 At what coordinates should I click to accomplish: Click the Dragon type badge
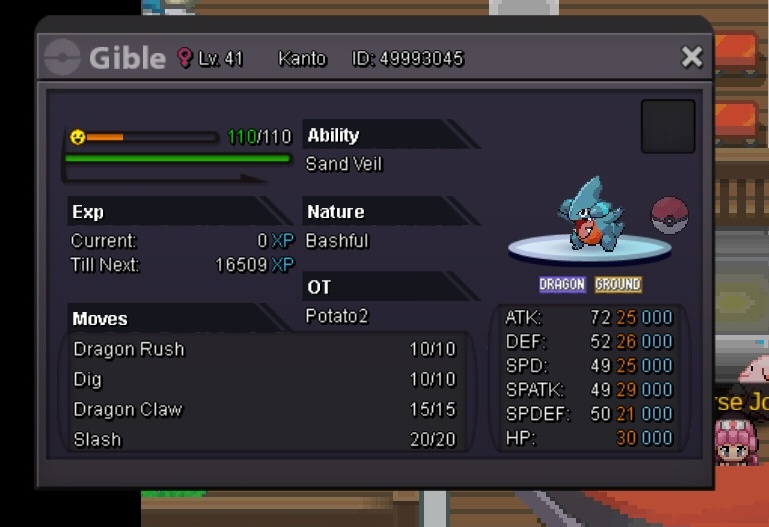[x=562, y=285]
